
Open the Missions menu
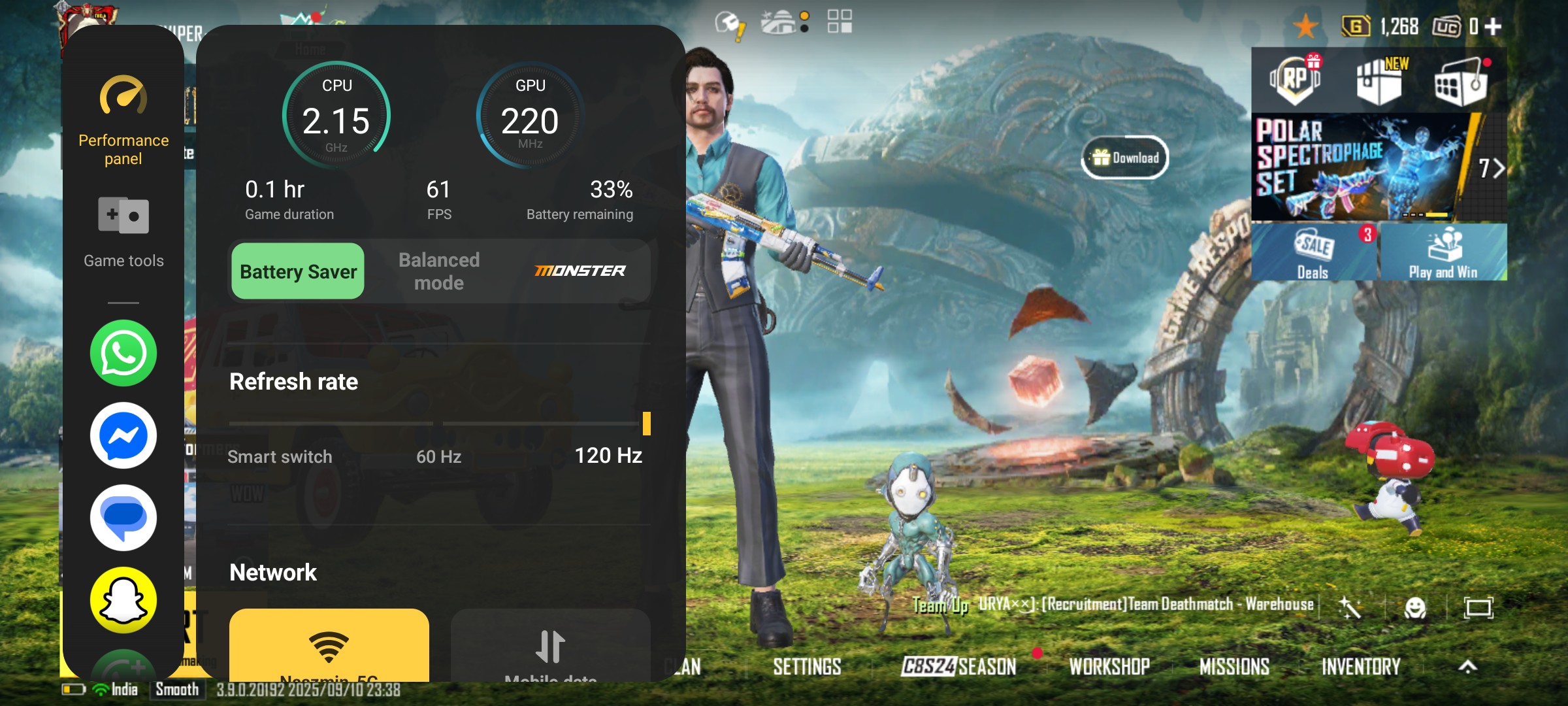coord(1234,667)
